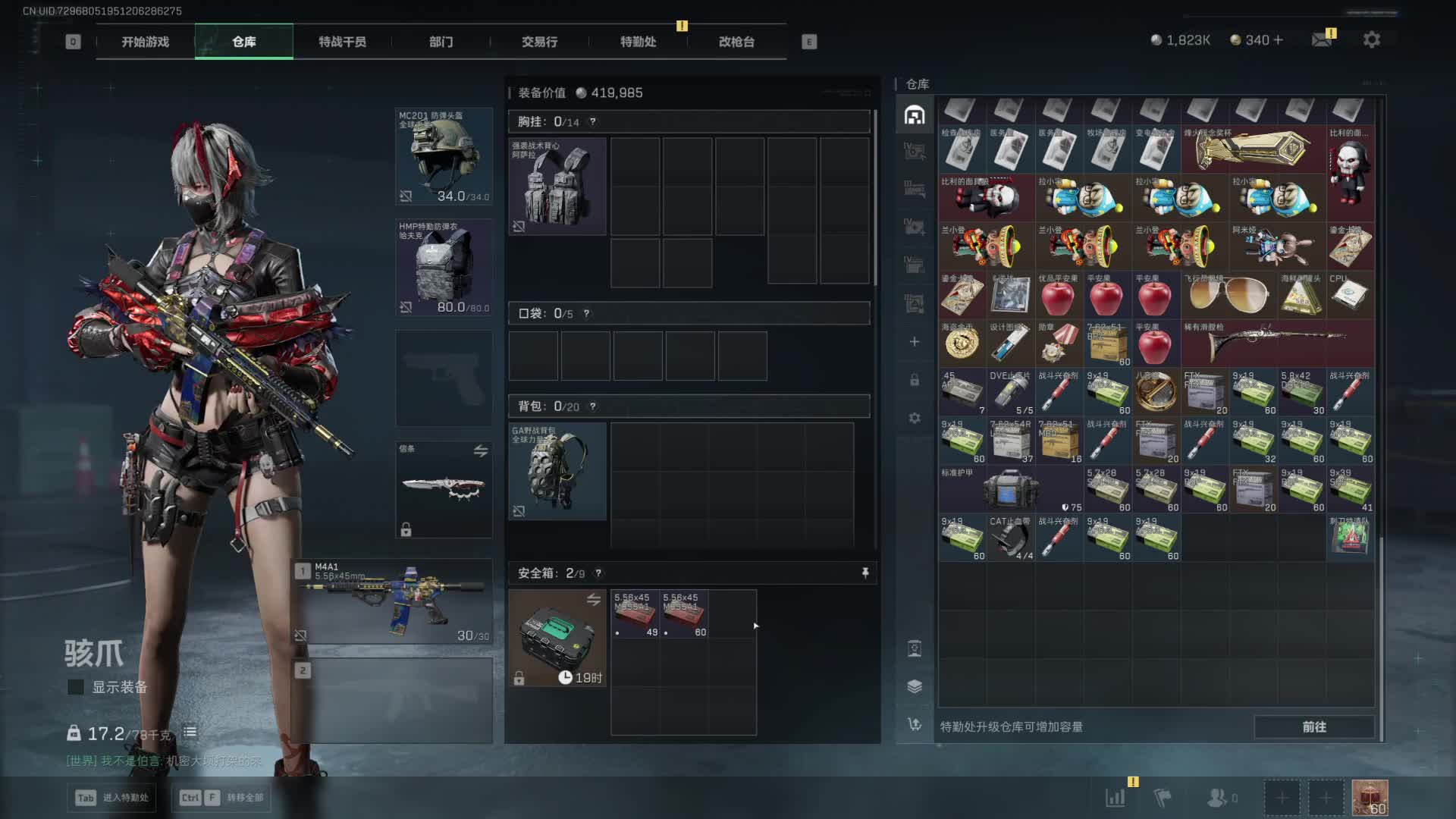Go to the 交易行 tab
1456x819 pixels.
539,42
